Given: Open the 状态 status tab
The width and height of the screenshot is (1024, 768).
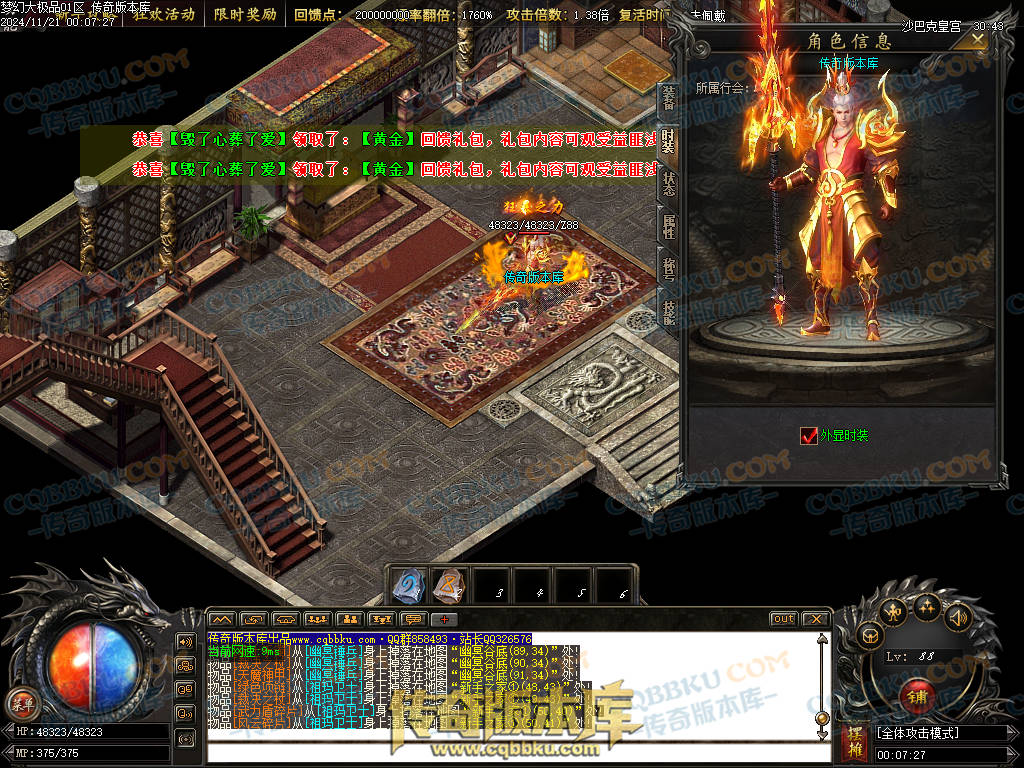Looking at the screenshot, I should point(668,185).
